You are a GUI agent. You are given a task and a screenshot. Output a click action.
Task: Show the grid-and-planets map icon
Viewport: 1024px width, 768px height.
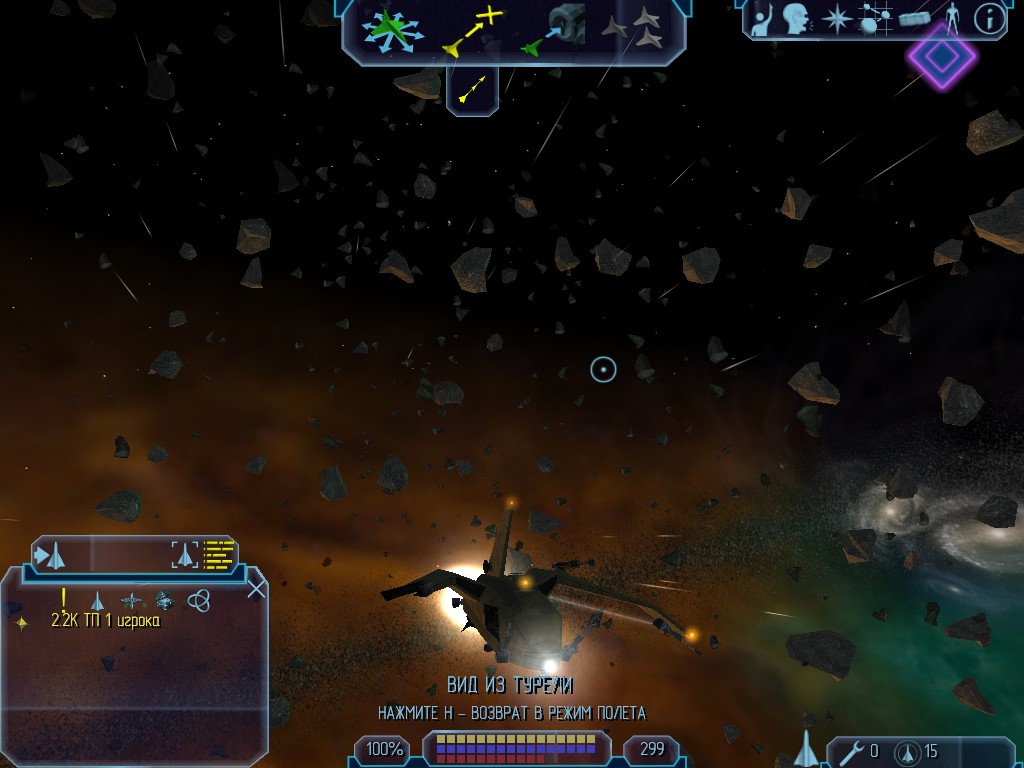pyautogui.click(x=875, y=19)
